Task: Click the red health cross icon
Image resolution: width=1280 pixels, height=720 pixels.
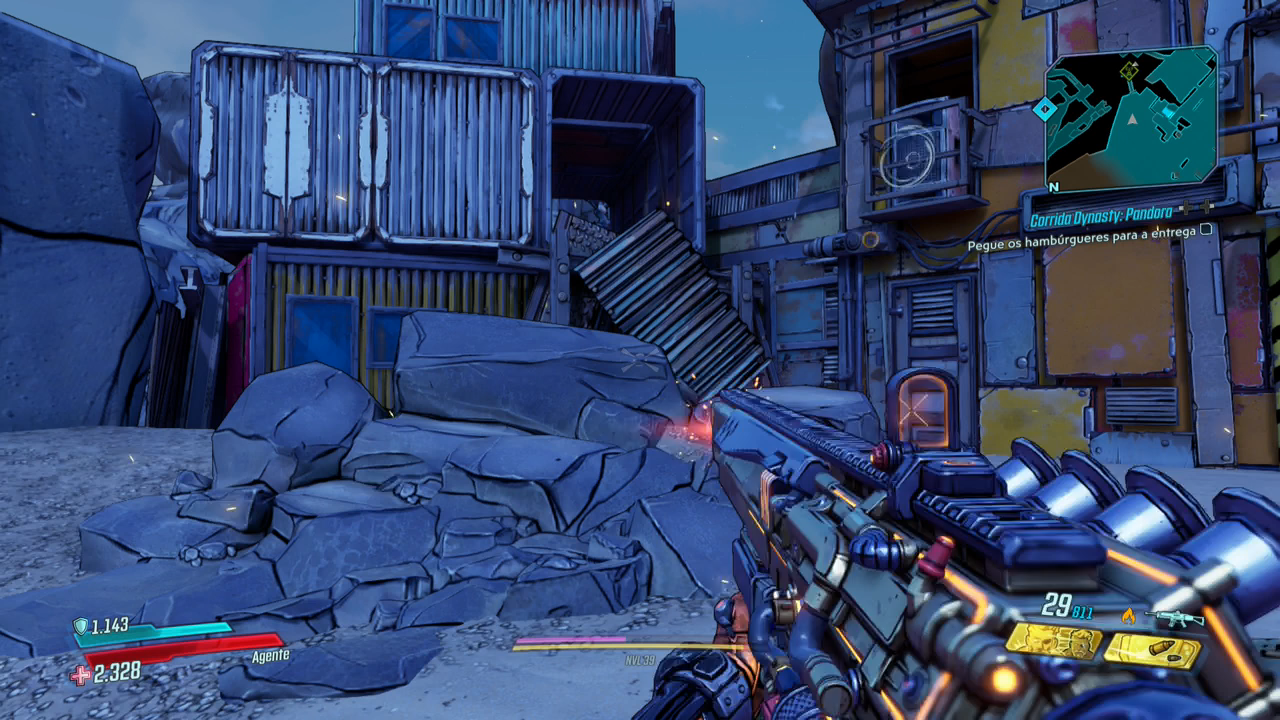Action: pos(80,675)
